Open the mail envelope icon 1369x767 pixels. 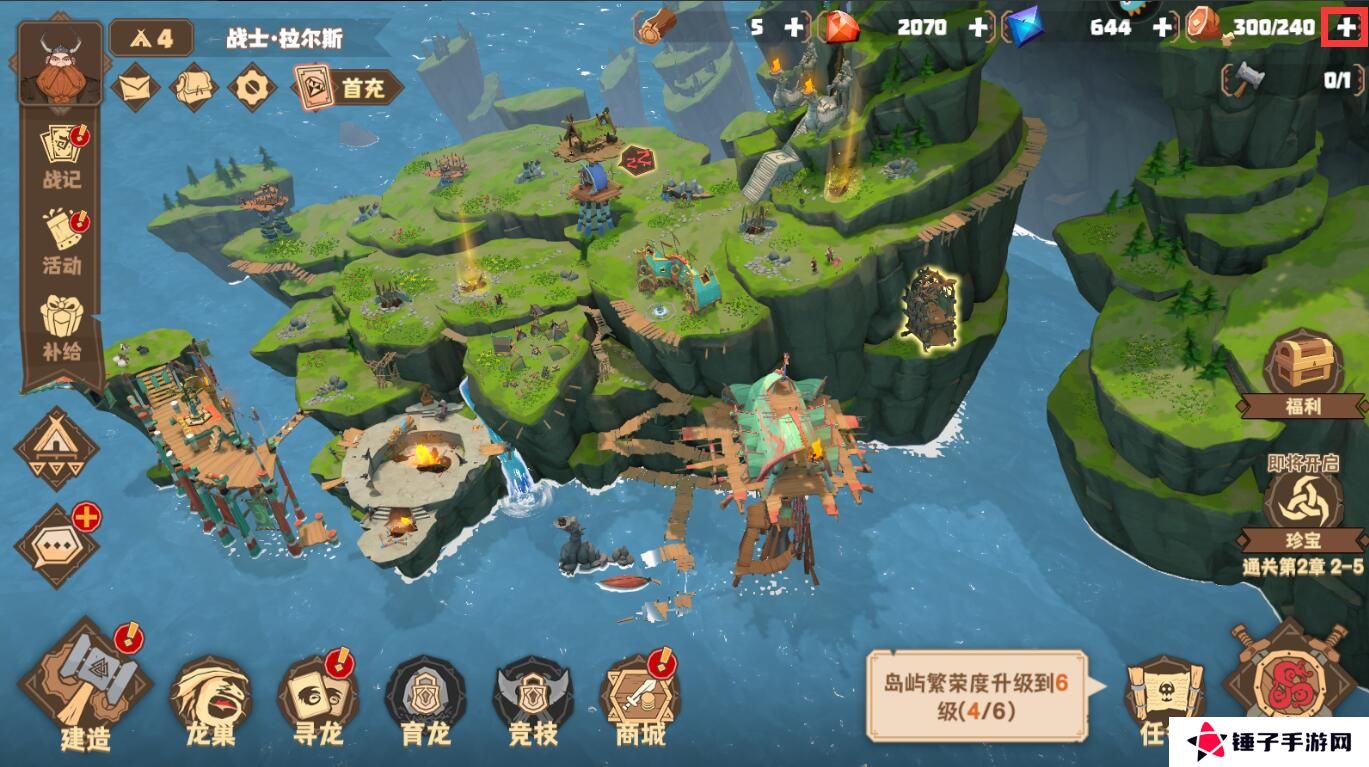click(135, 87)
